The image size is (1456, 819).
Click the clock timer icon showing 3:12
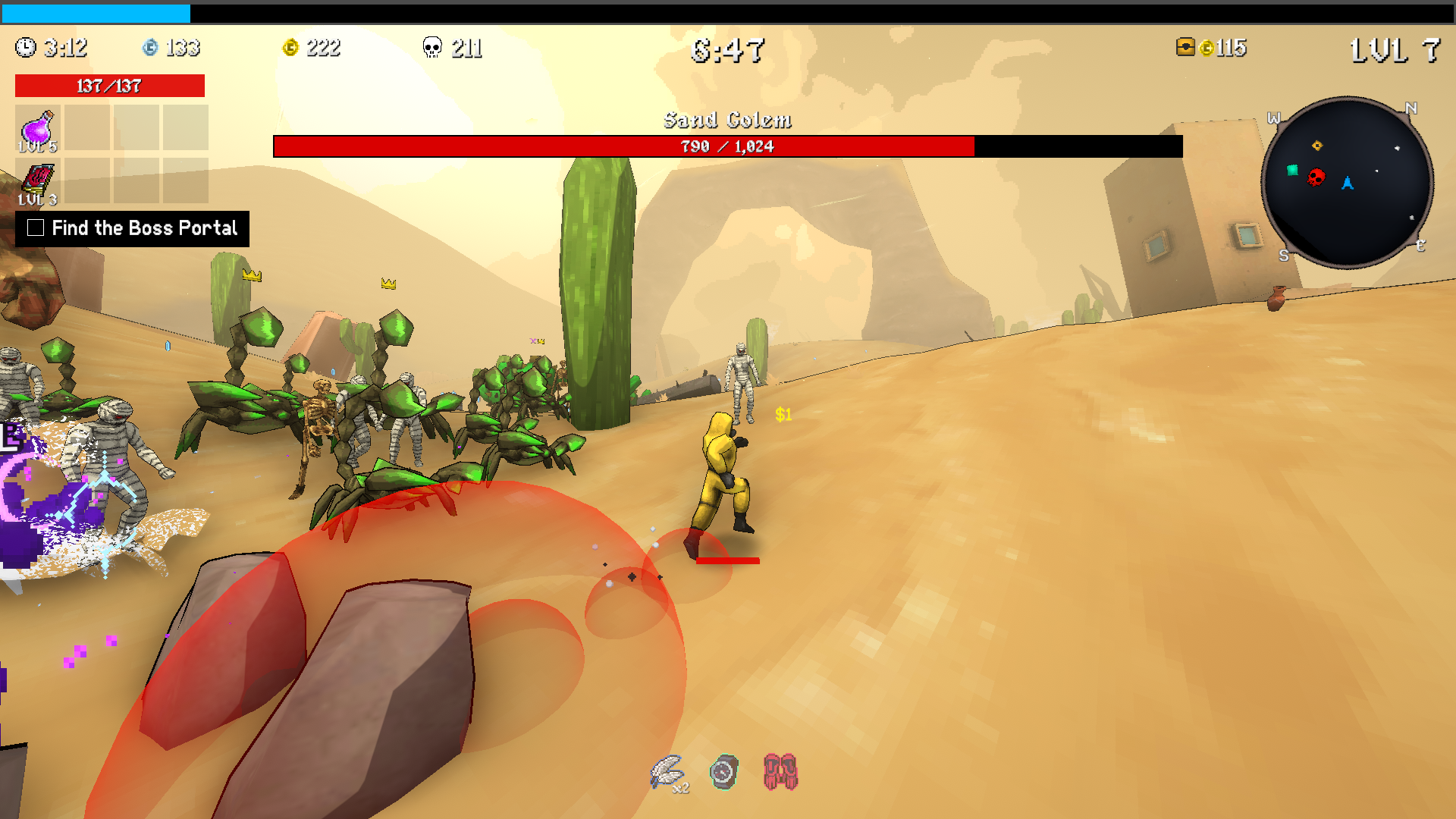point(27,48)
